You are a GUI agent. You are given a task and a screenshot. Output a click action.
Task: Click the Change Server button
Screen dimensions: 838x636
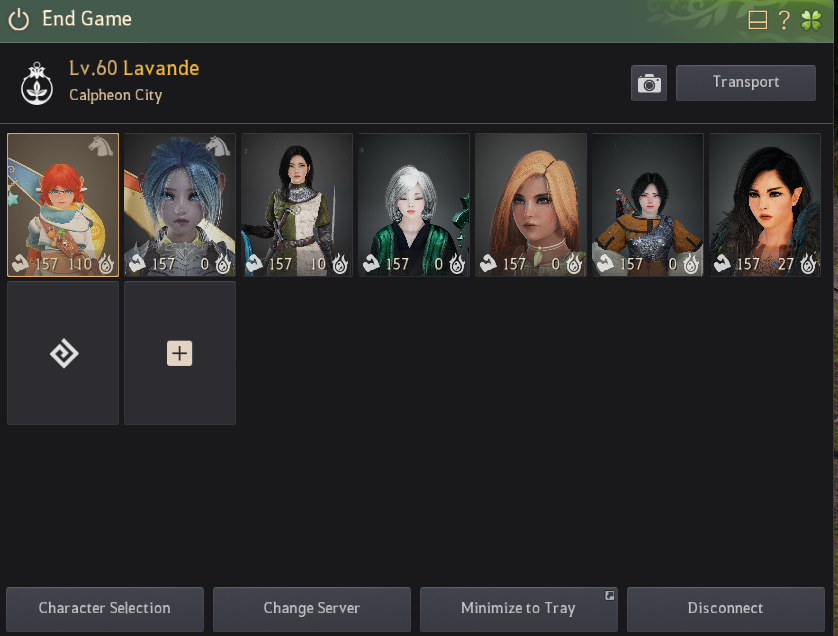point(311,608)
